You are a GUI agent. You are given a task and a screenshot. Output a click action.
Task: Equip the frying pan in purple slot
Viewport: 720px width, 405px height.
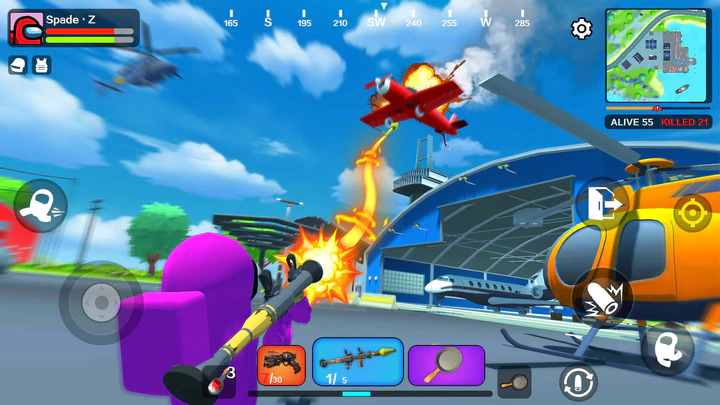(446, 365)
